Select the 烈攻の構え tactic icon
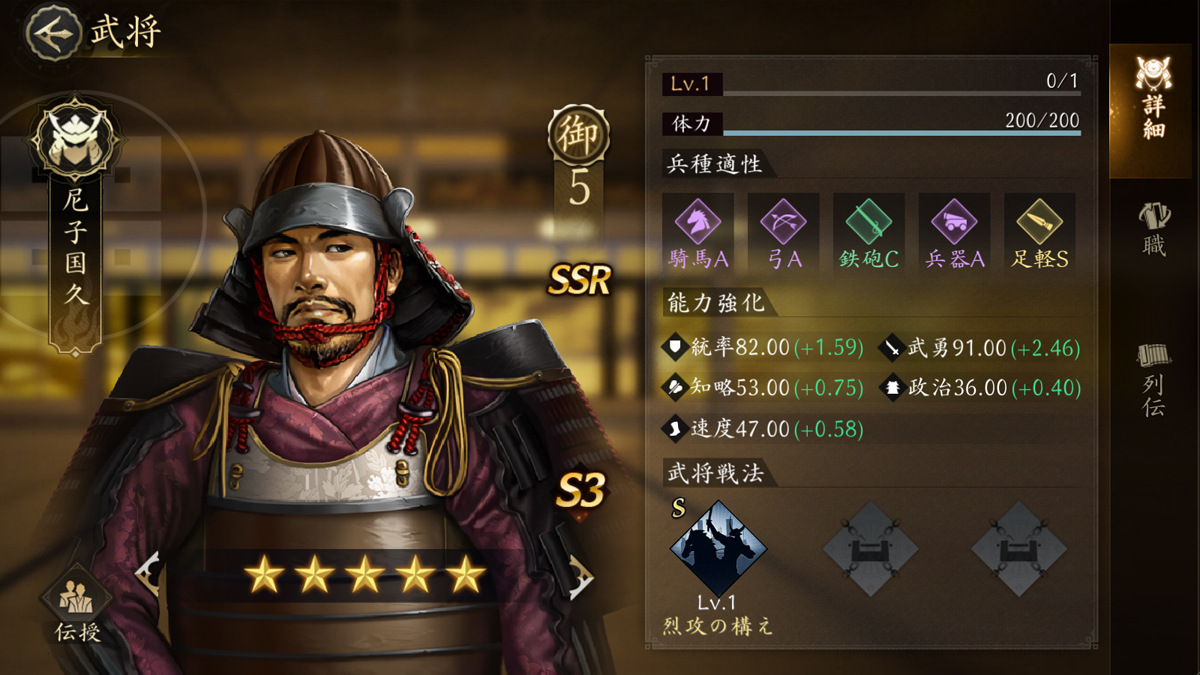Screen dimensions: 1200x675 pyautogui.click(x=718, y=549)
